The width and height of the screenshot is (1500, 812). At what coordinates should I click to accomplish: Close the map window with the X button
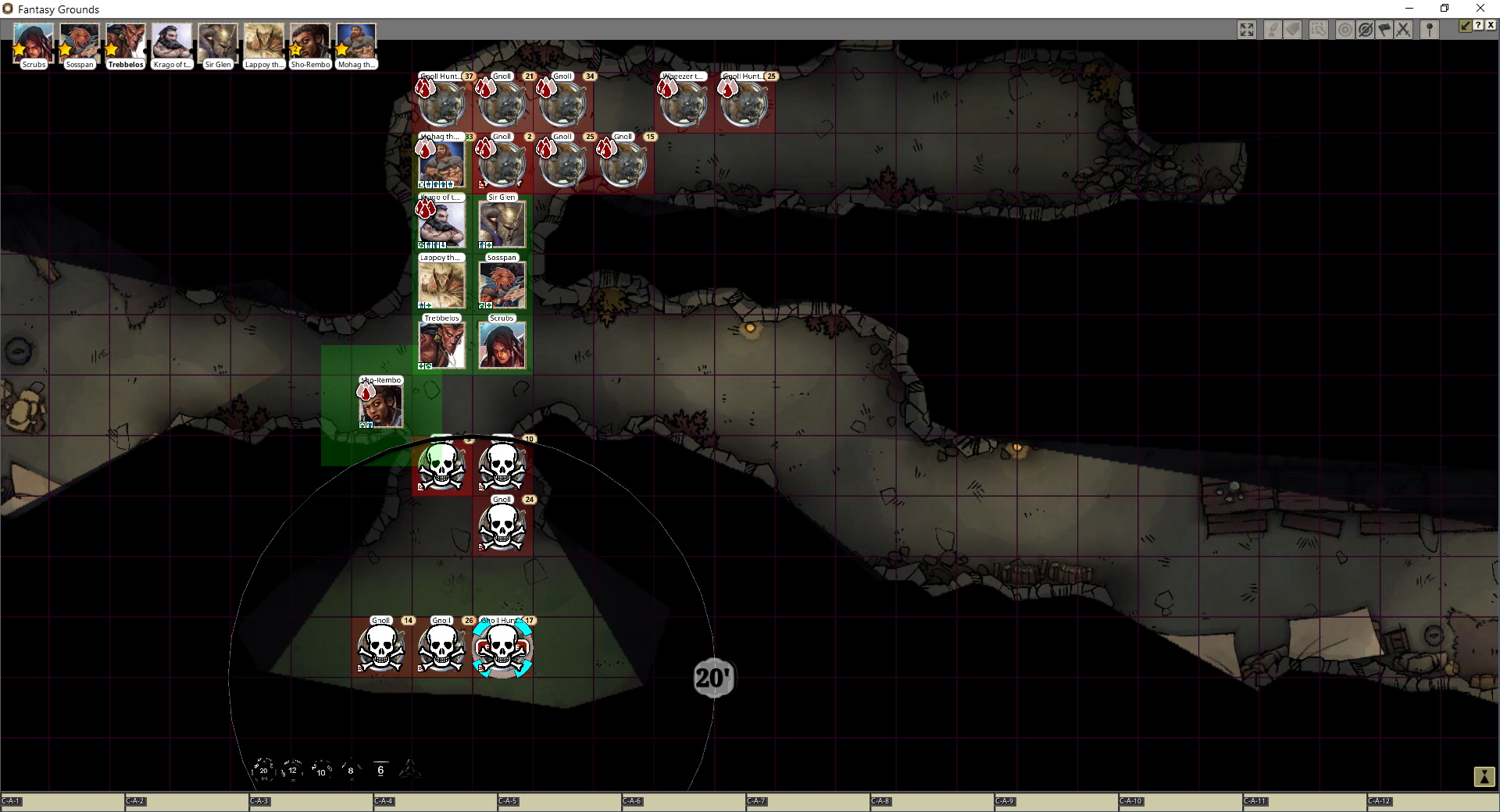(1491, 25)
